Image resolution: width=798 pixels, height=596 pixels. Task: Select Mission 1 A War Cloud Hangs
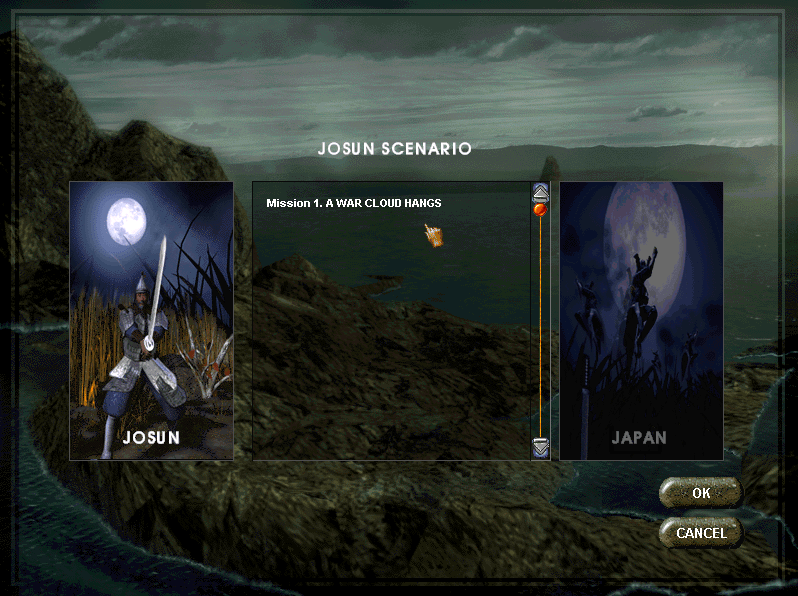point(354,203)
